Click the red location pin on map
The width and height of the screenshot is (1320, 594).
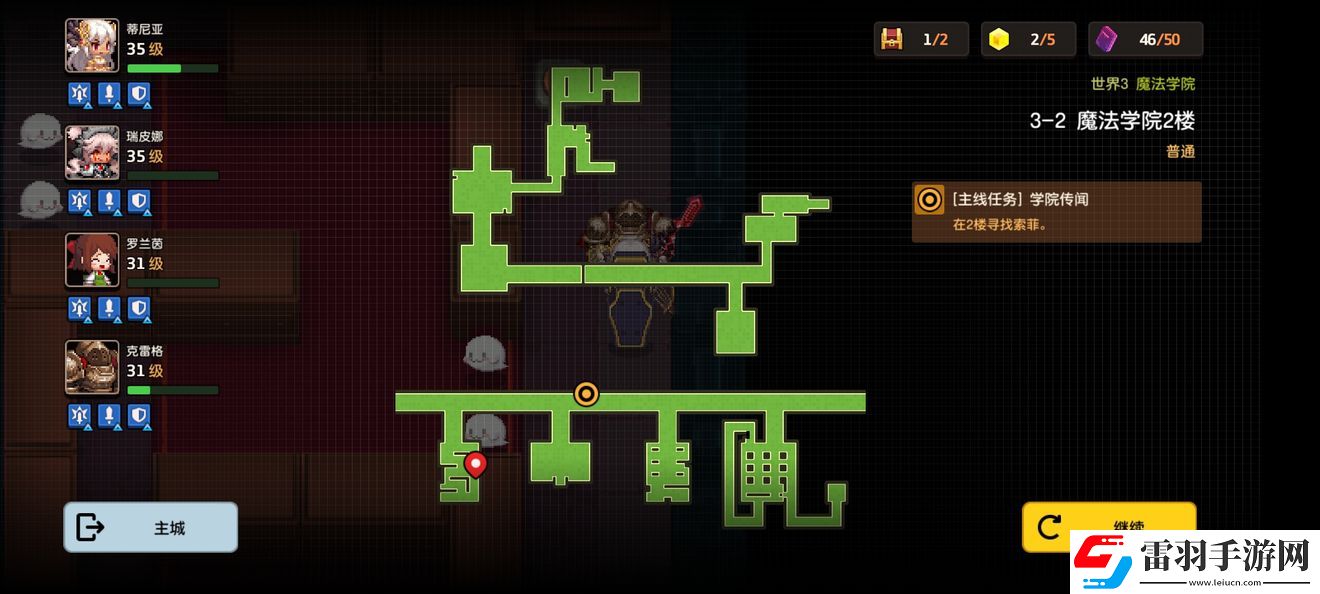tap(476, 464)
